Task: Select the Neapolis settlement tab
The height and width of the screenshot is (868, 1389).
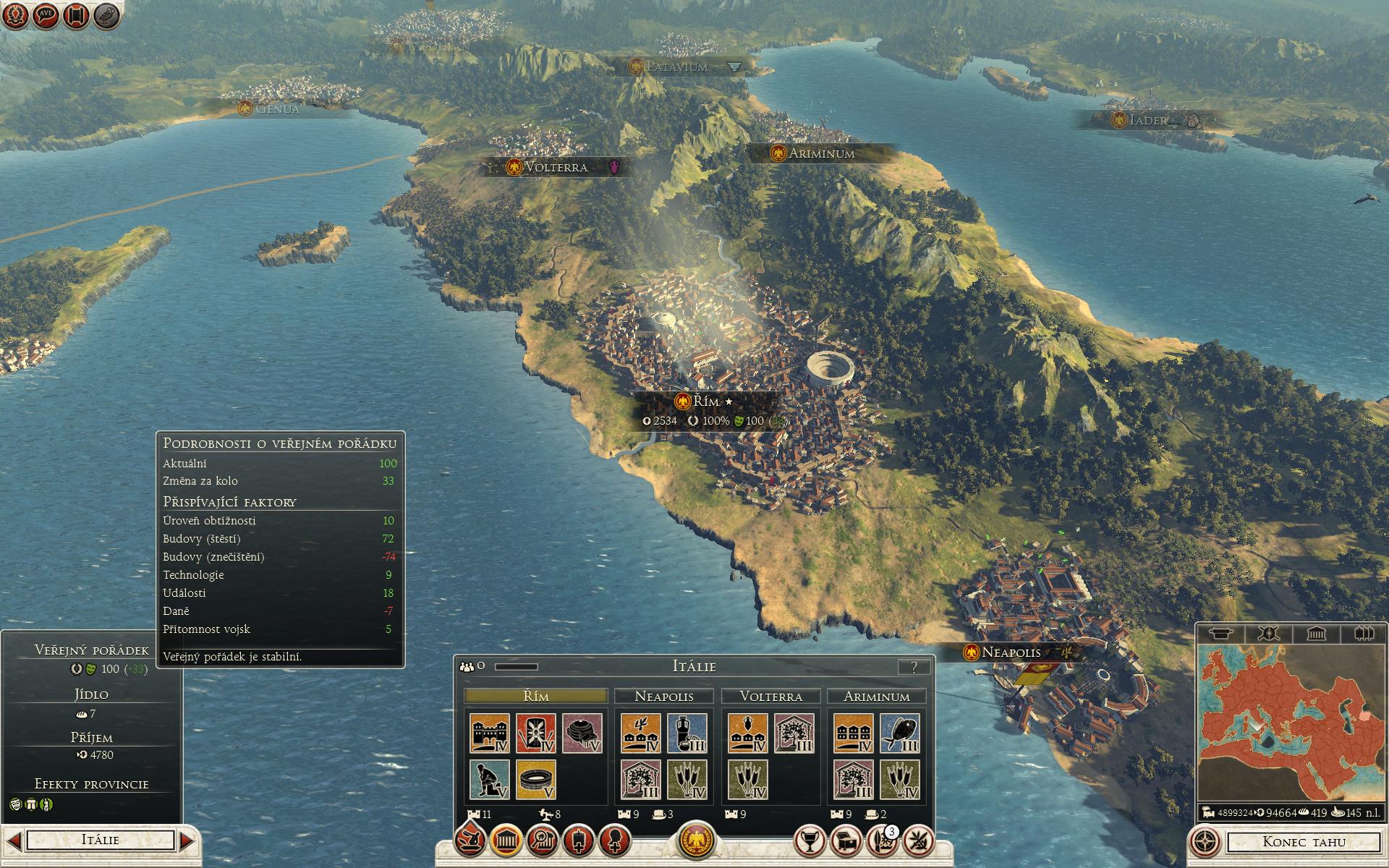Action: pyautogui.click(x=663, y=696)
